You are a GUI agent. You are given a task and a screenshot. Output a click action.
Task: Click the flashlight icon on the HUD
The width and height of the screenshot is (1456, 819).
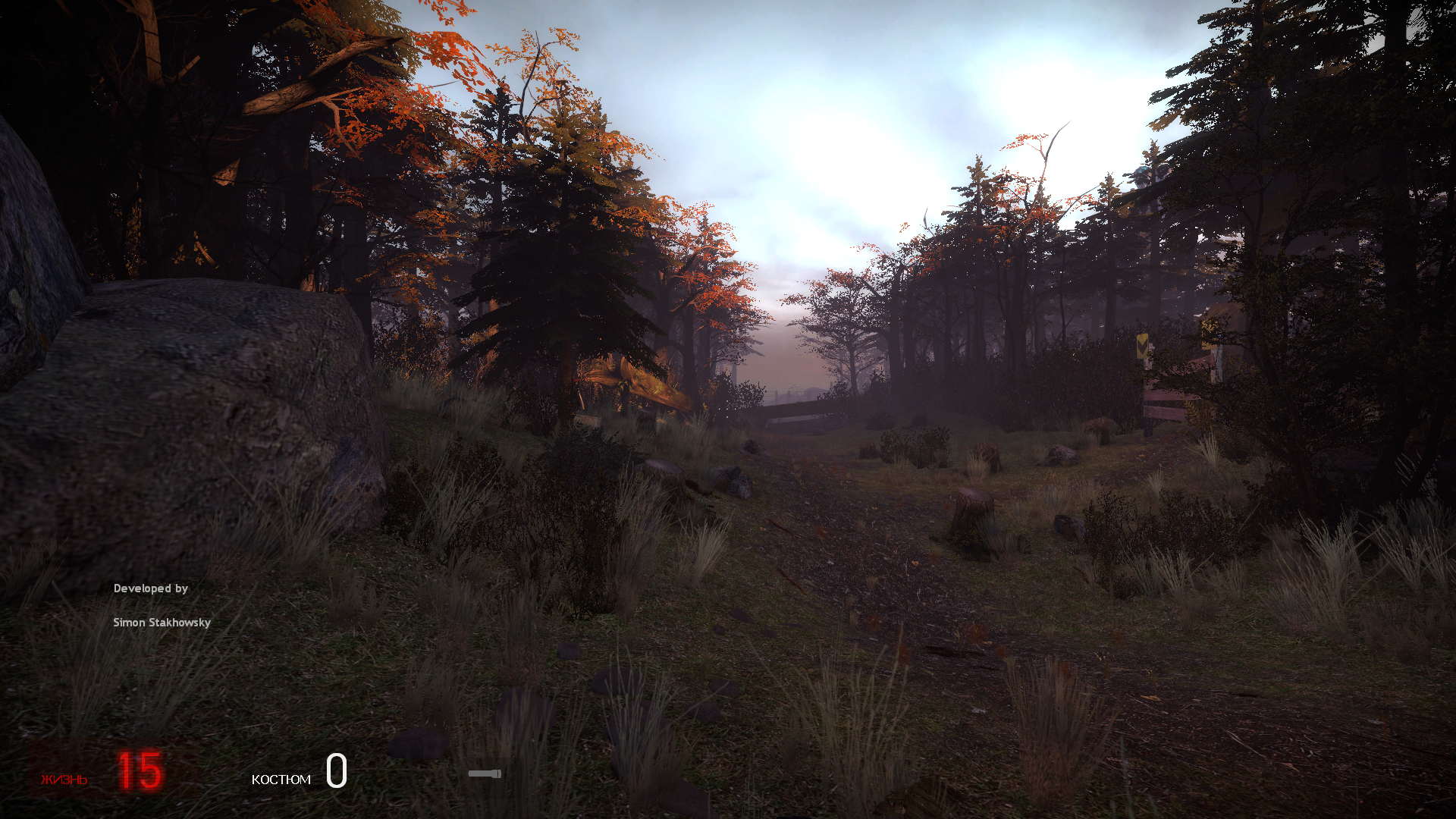tap(484, 773)
